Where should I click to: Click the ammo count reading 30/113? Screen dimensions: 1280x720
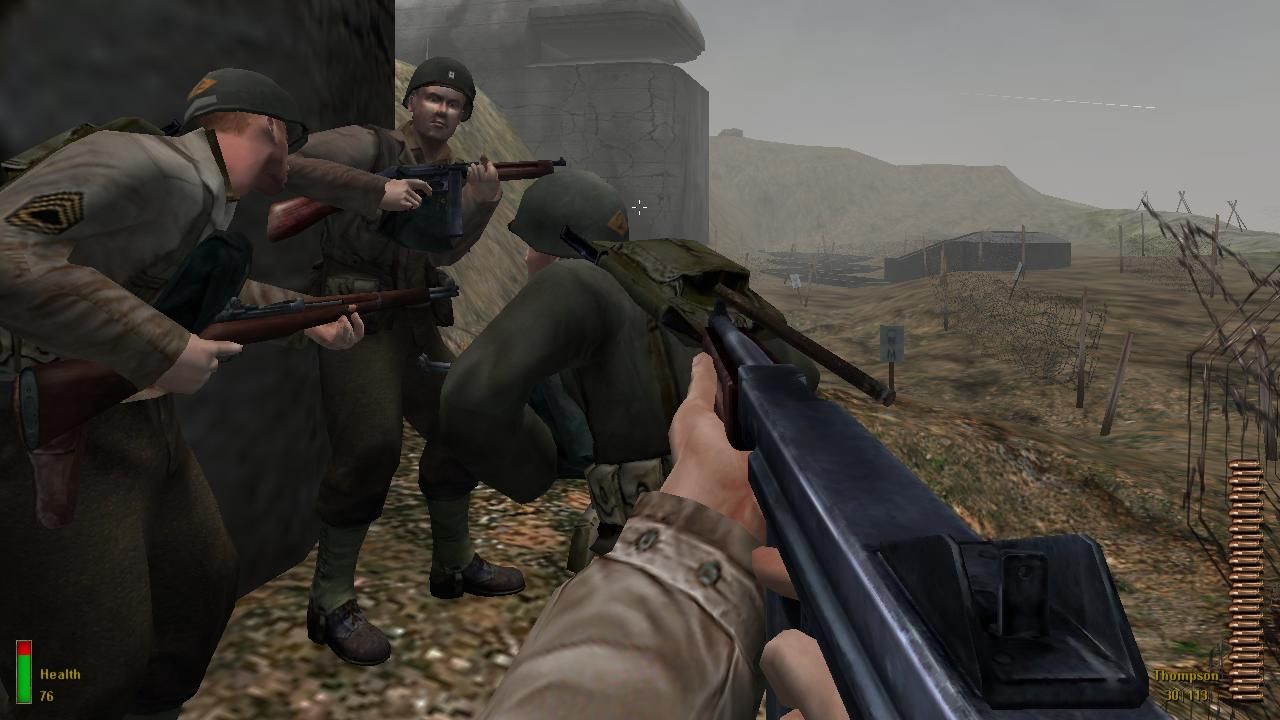(x=1187, y=694)
